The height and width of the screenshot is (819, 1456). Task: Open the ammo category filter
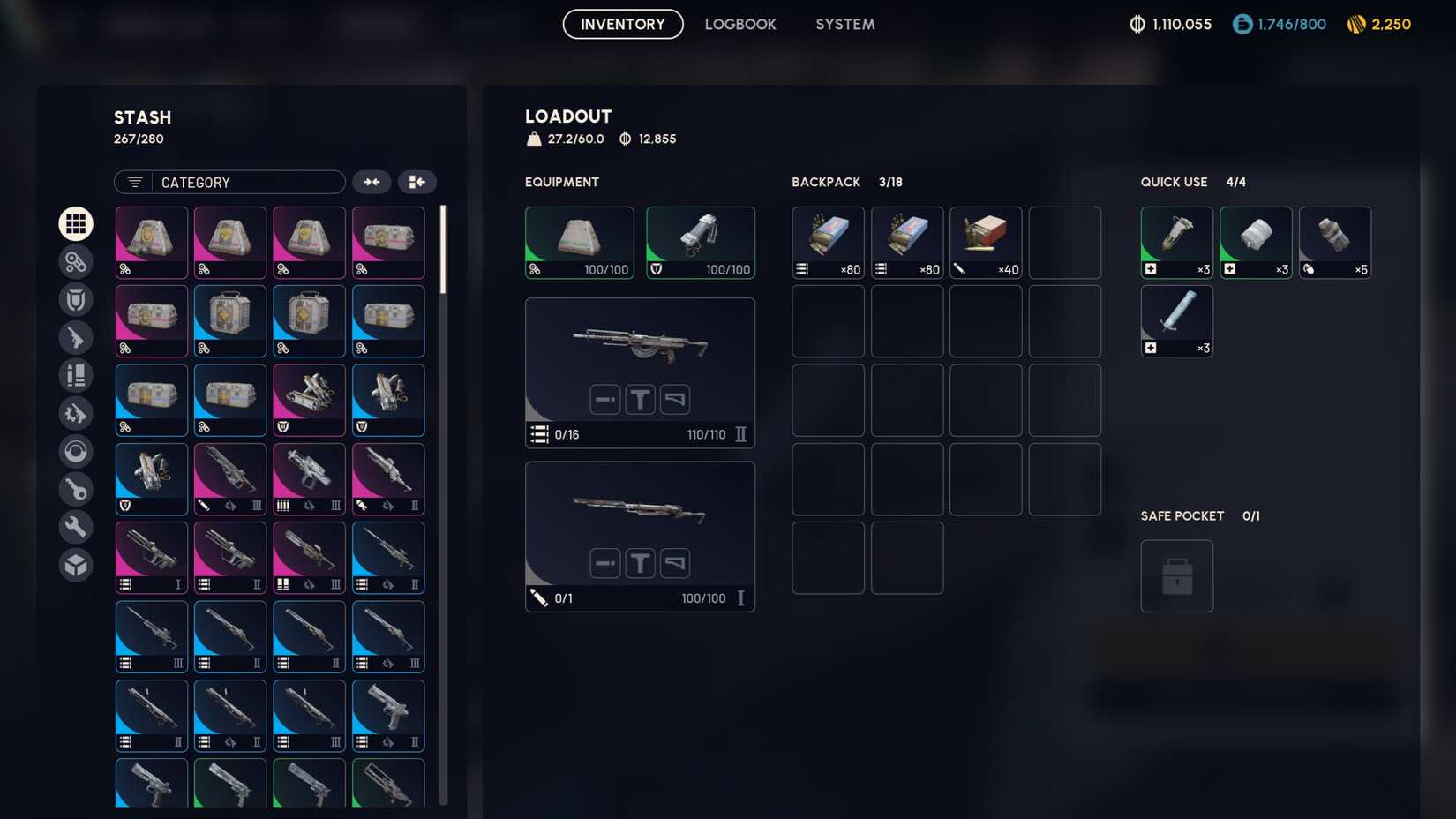(76, 375)
